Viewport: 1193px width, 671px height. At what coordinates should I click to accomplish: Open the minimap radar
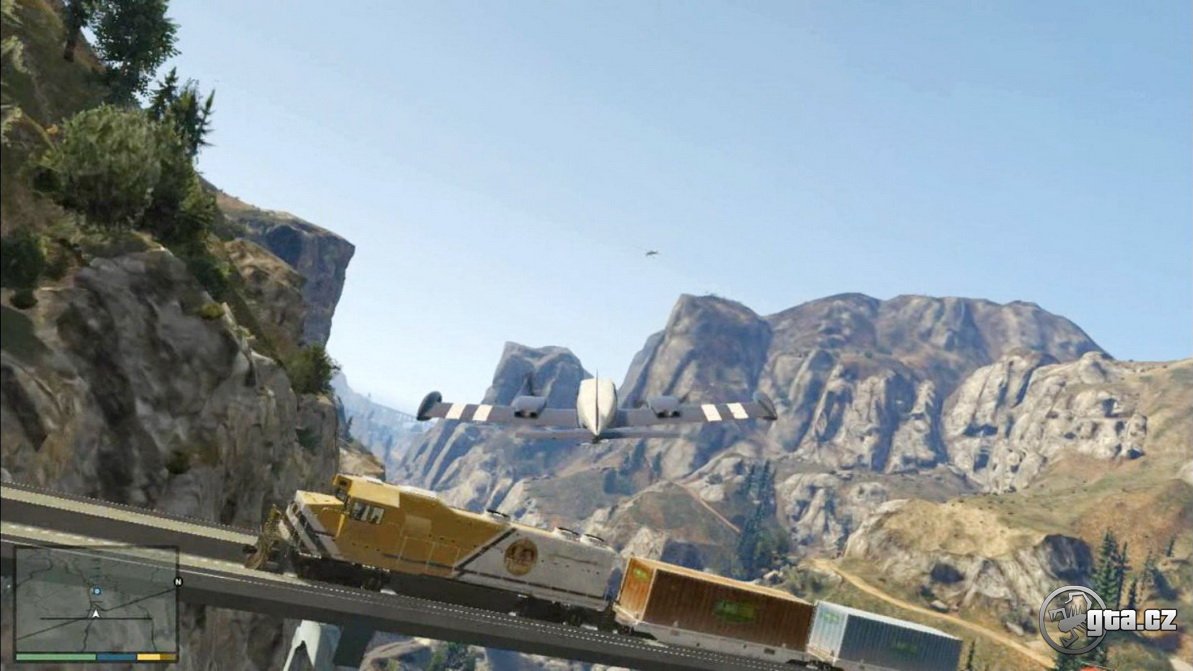tap(96, 600)
